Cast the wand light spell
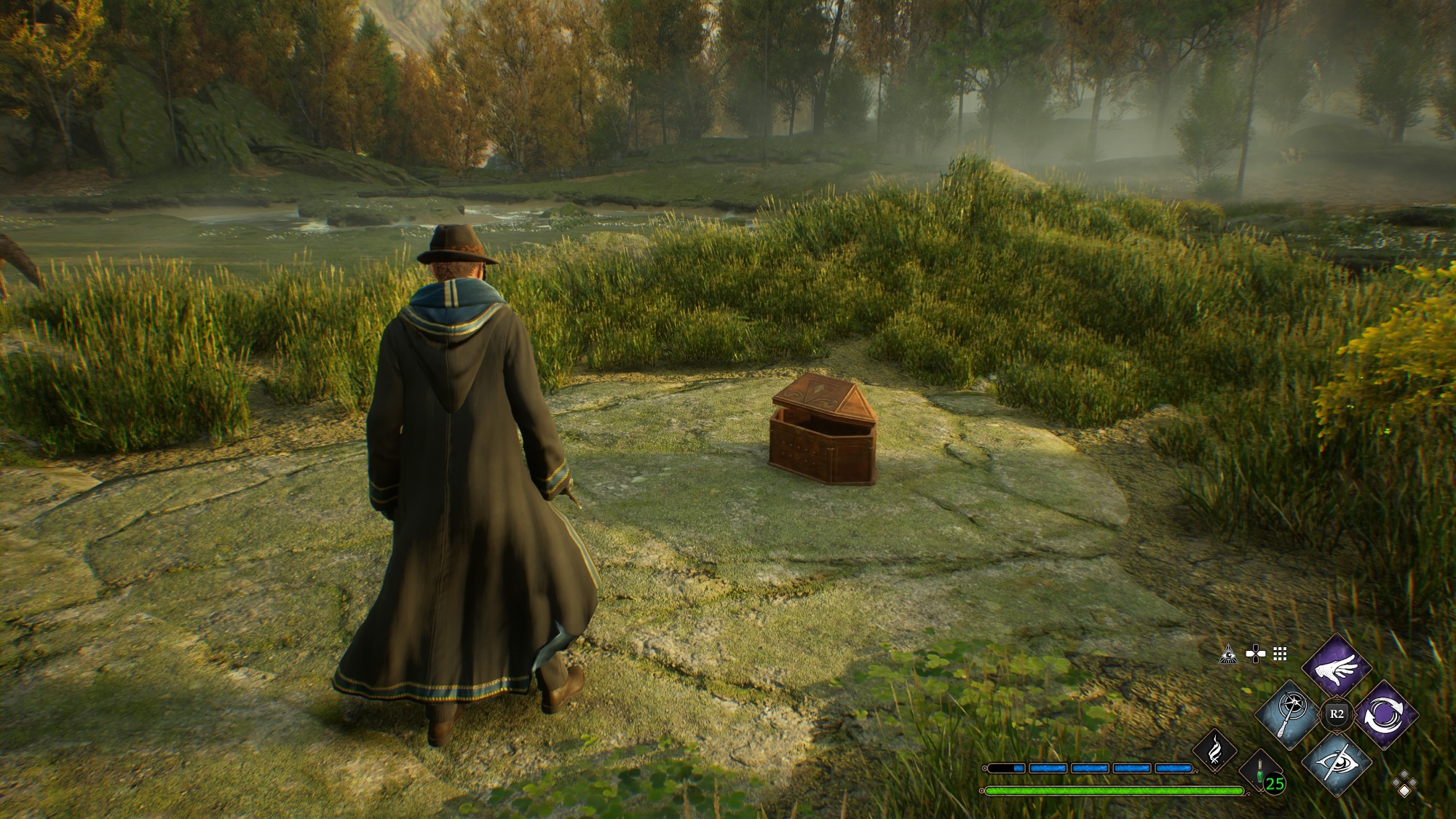This screenshot has width=1456, height=819. coord(1289,714)
